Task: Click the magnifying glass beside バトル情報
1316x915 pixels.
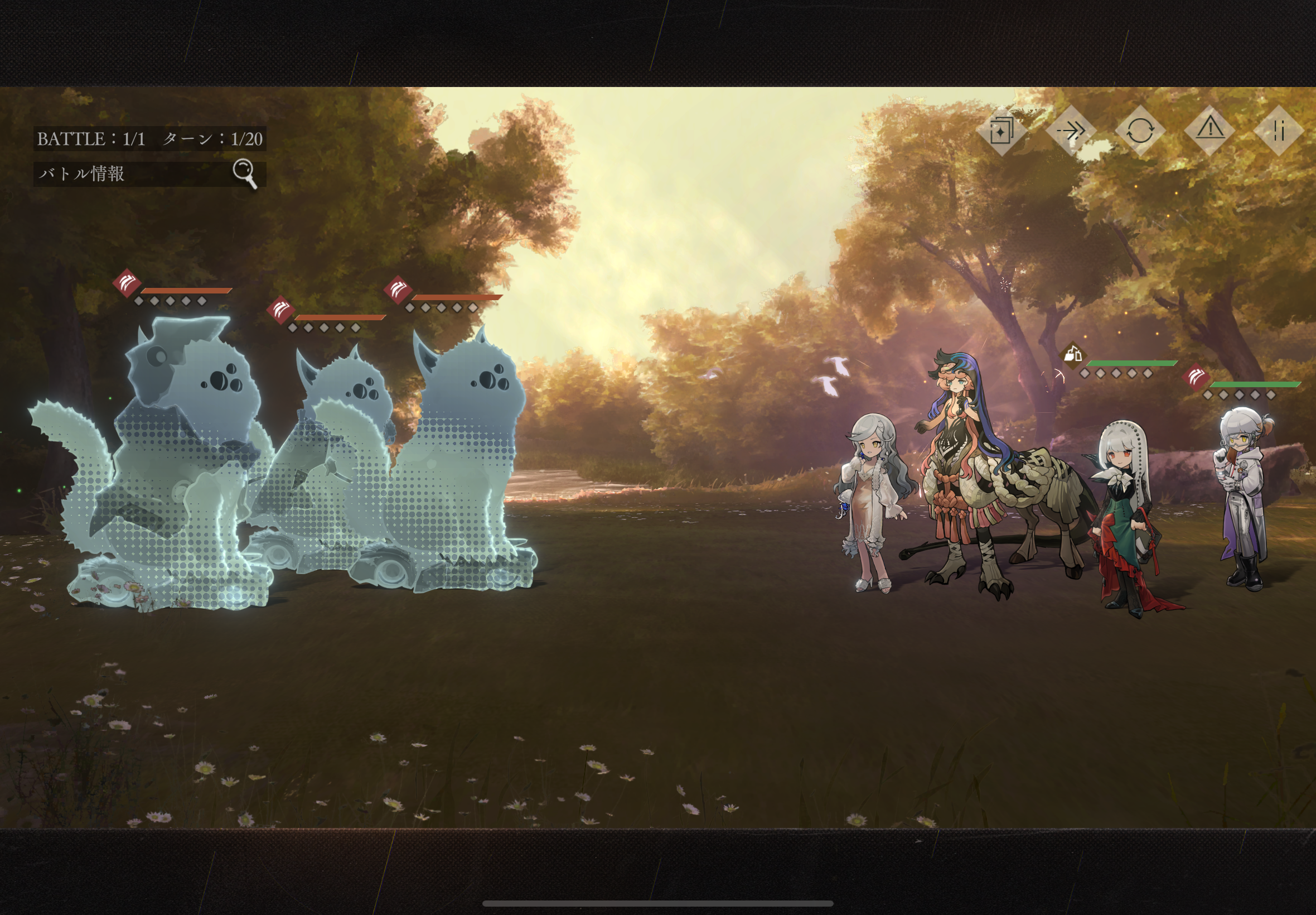Action: [x=245, y=172]
